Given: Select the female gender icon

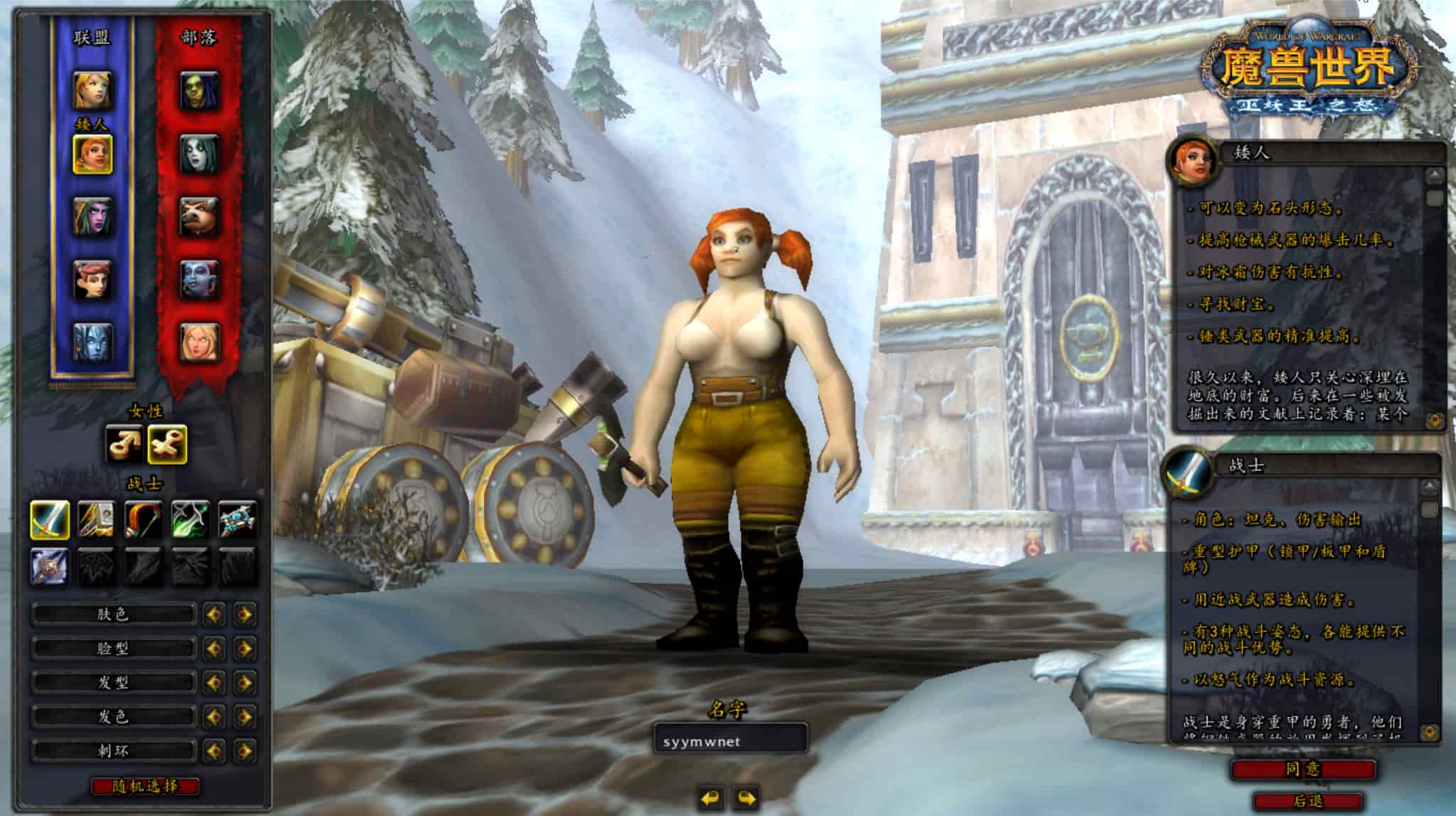Looking at the screenshot, I should click(167, 443).
